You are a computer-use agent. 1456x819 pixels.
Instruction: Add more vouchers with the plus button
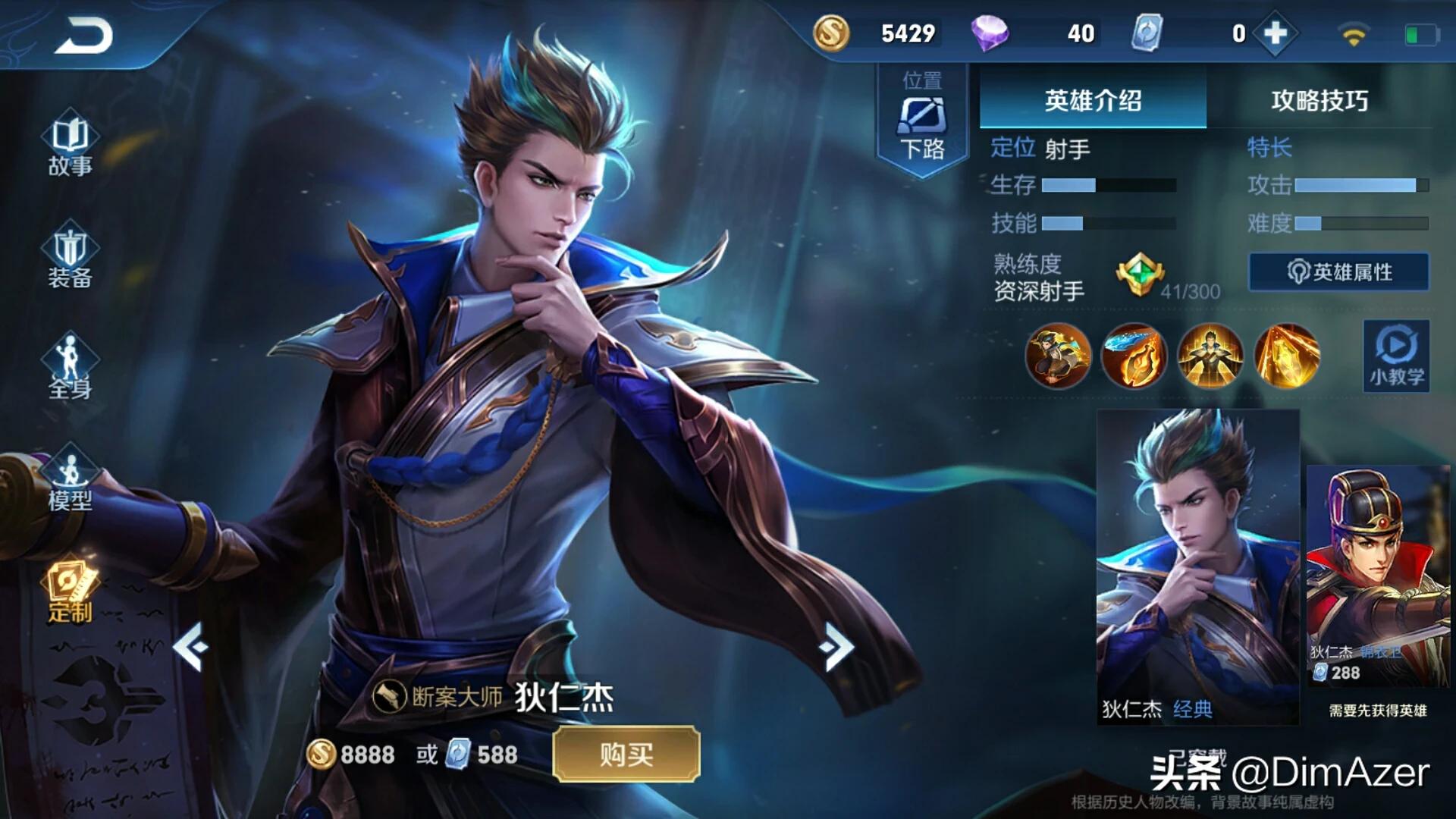[1276, 33]
